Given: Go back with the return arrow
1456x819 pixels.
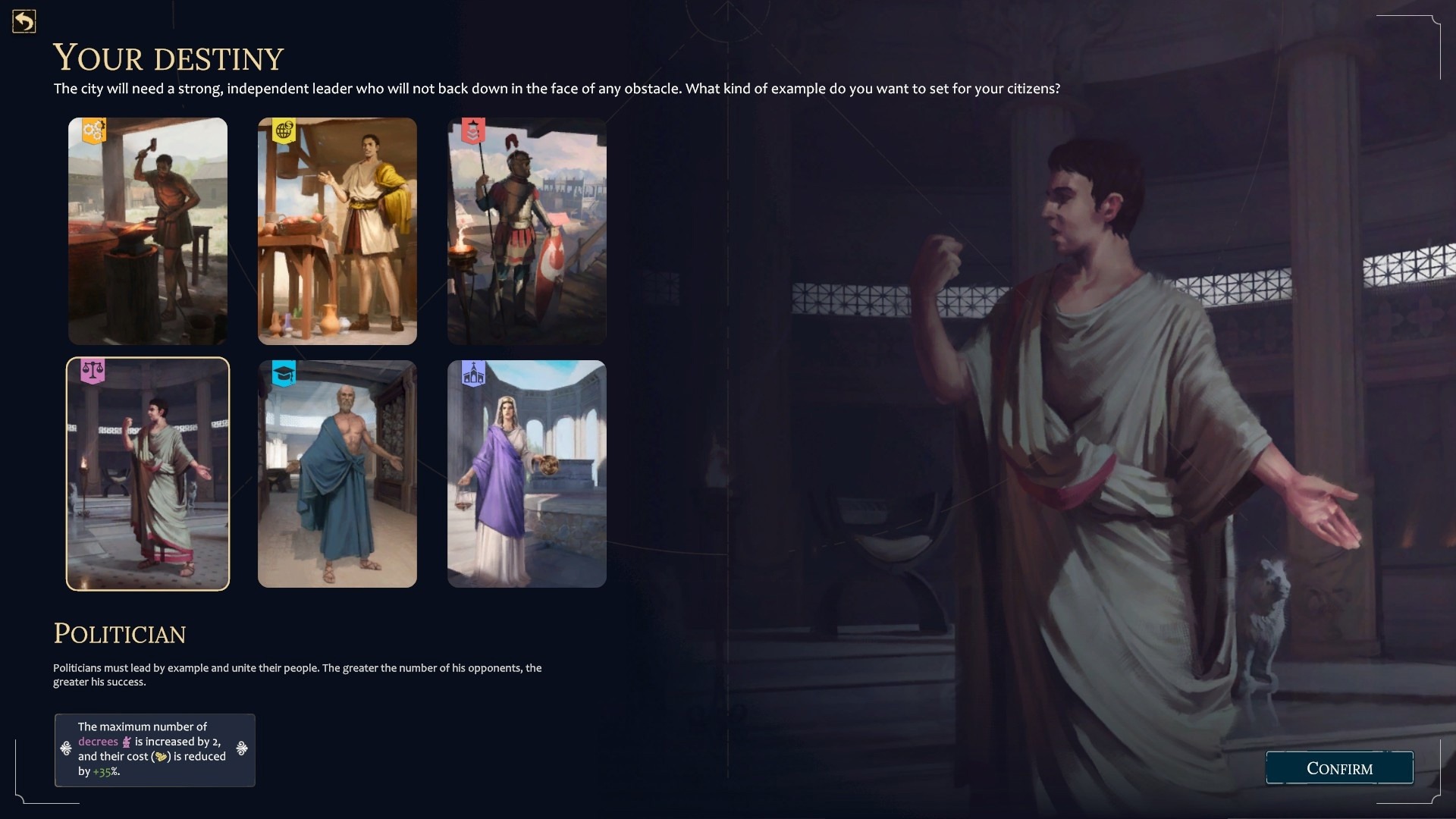Looking at the screenshot, I should pyautogui.click(x=24, y=21).
